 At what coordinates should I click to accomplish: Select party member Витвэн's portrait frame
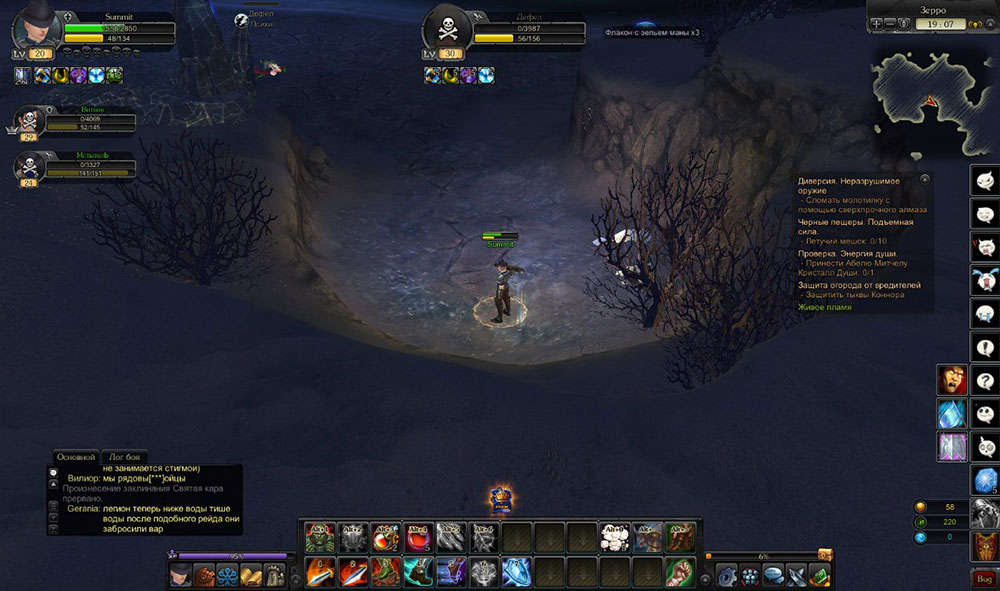coord(30,122)
